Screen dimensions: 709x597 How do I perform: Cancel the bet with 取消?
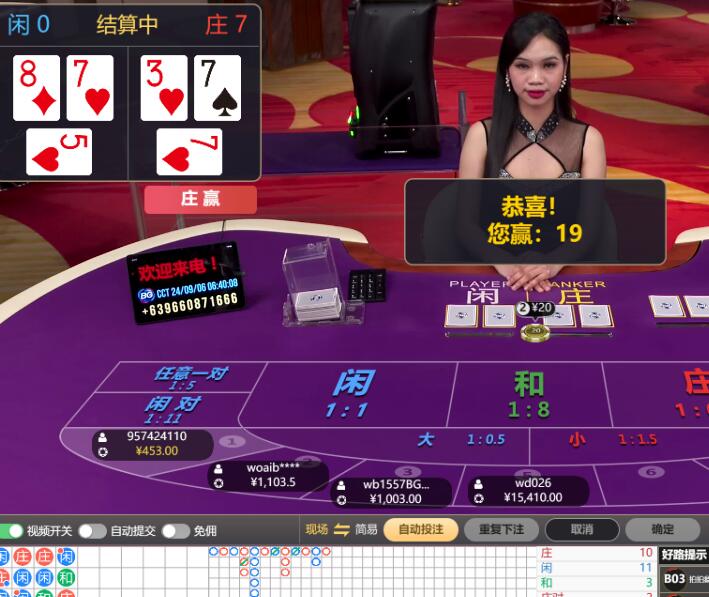tap(582, 529)
